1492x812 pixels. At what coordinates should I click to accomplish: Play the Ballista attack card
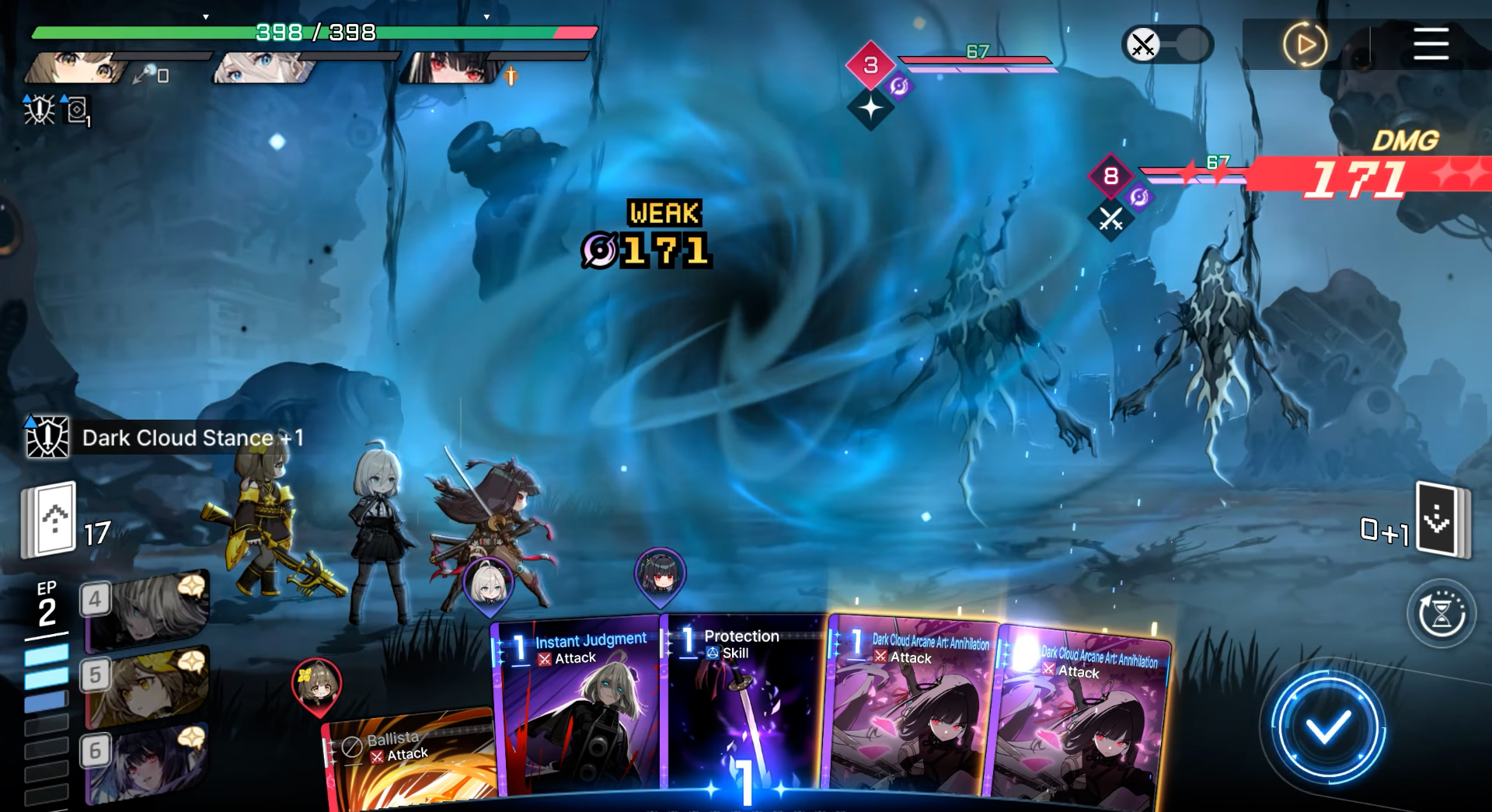tap(408, 761)
